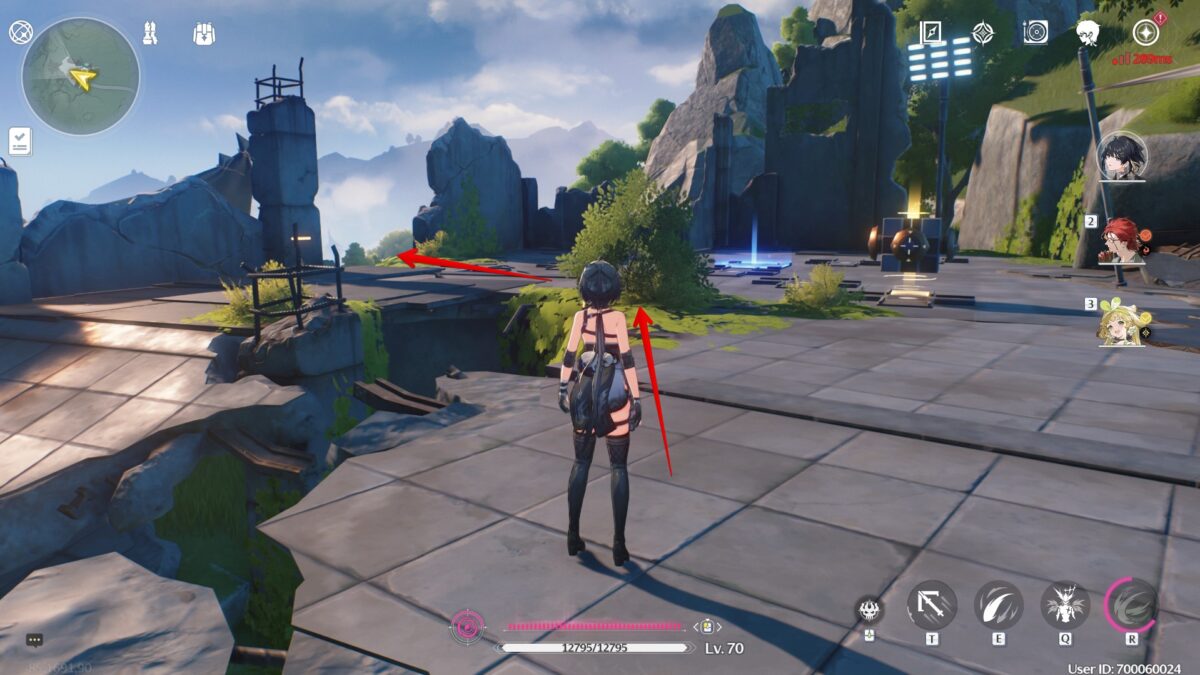The height and width of the screenshot is (675, 1200).
Task: Use the grapple hook utility skill
Action: click(x=931, y=605)
